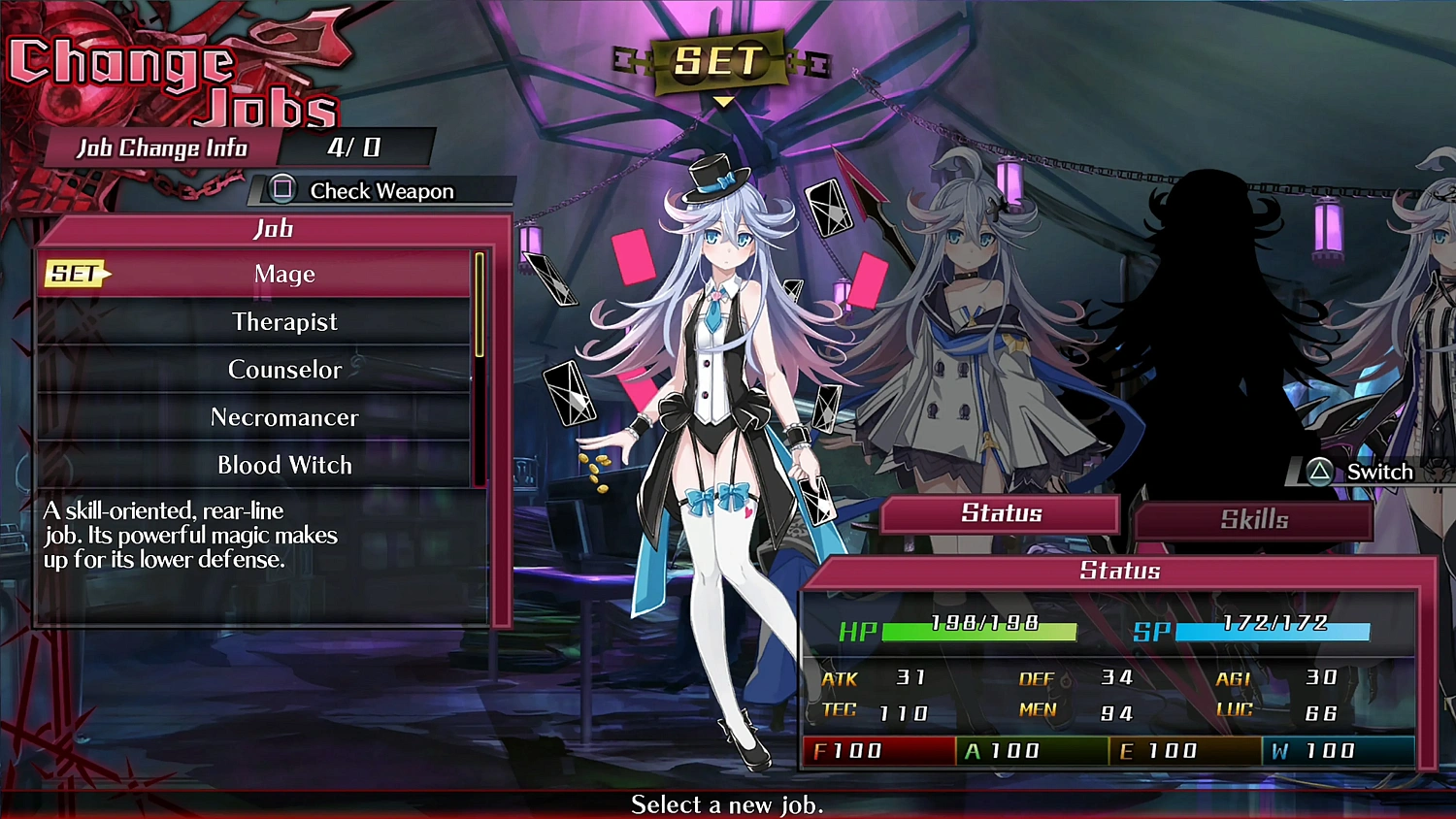Click the Switch button to change characters
This screenshot has height=819, width=1456.
coord(1378,473)
